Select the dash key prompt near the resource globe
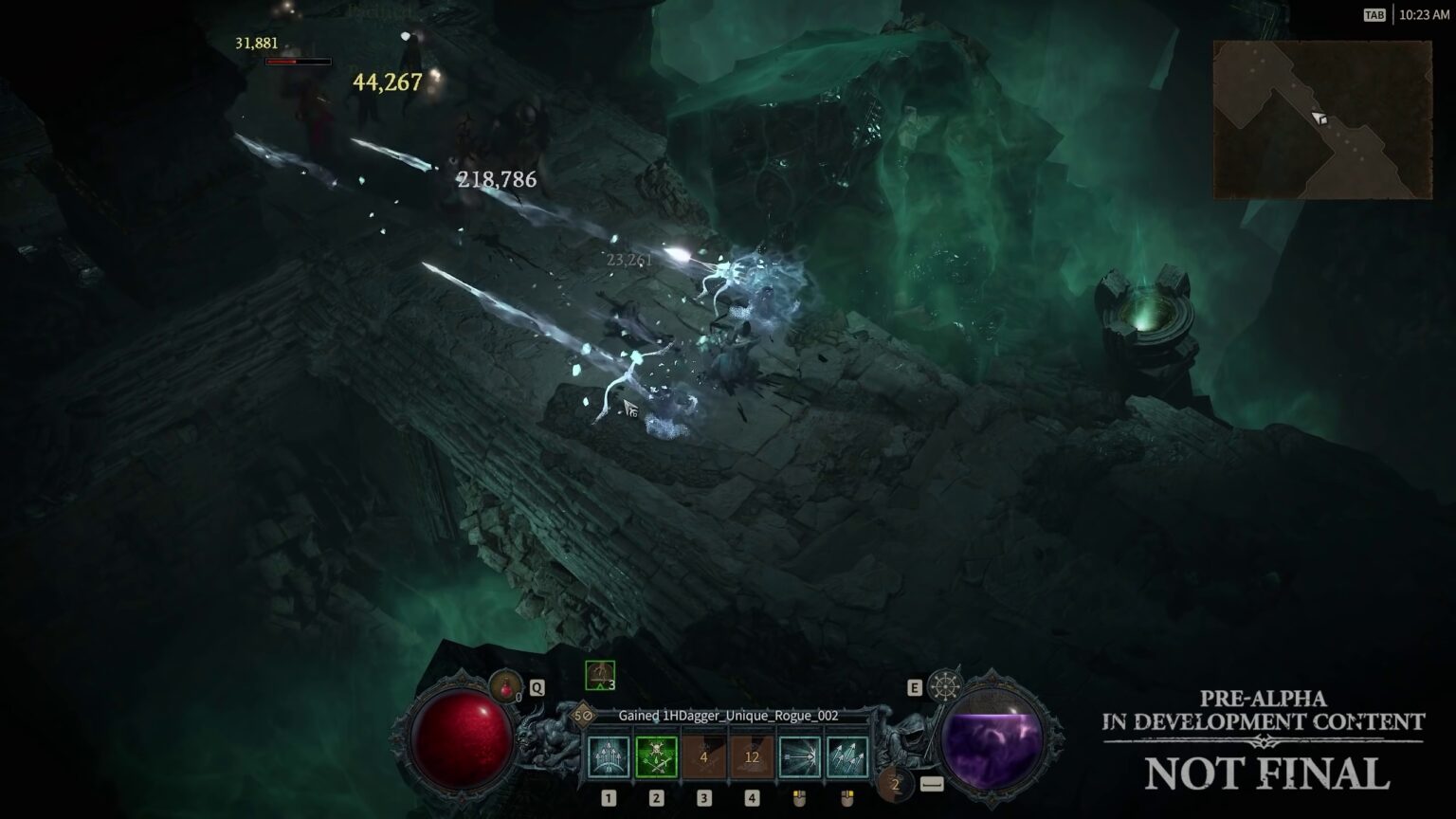The width and height of the screenshot is (1456, 819). [933, 784]
